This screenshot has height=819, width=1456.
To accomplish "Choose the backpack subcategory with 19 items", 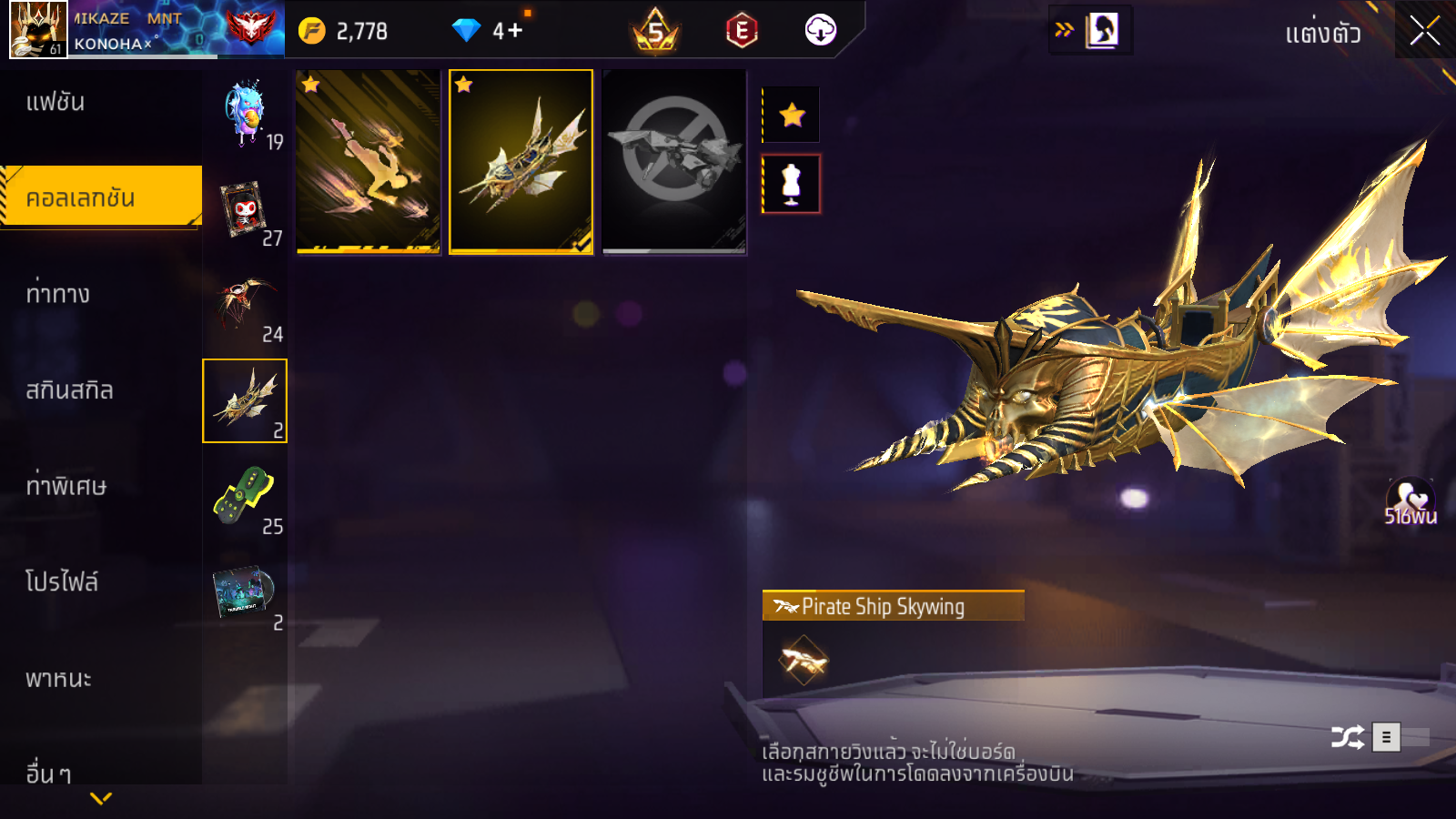I will pyautogui.click(x=246, y=115).
